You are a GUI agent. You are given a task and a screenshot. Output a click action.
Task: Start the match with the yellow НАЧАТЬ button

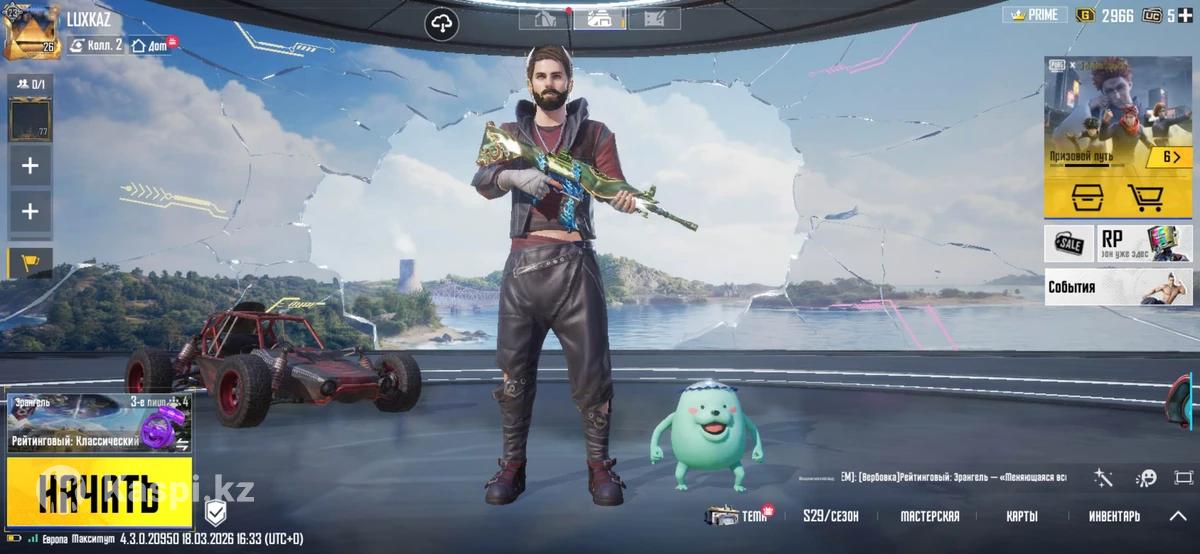tap(99, 492)
